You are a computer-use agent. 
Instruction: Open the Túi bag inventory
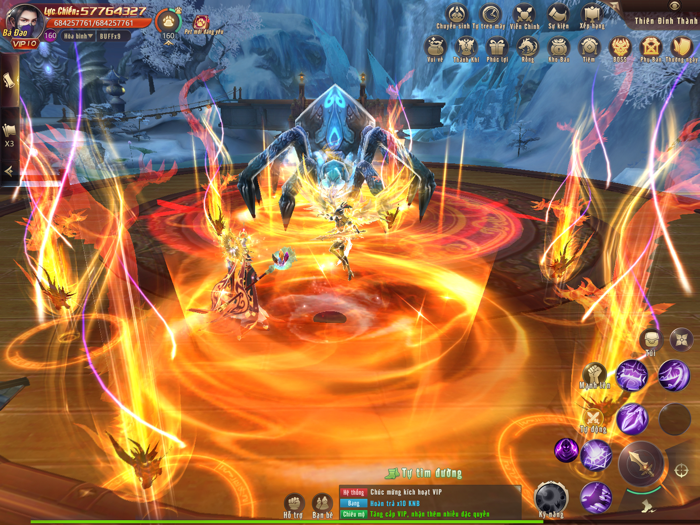pos(651,340)
